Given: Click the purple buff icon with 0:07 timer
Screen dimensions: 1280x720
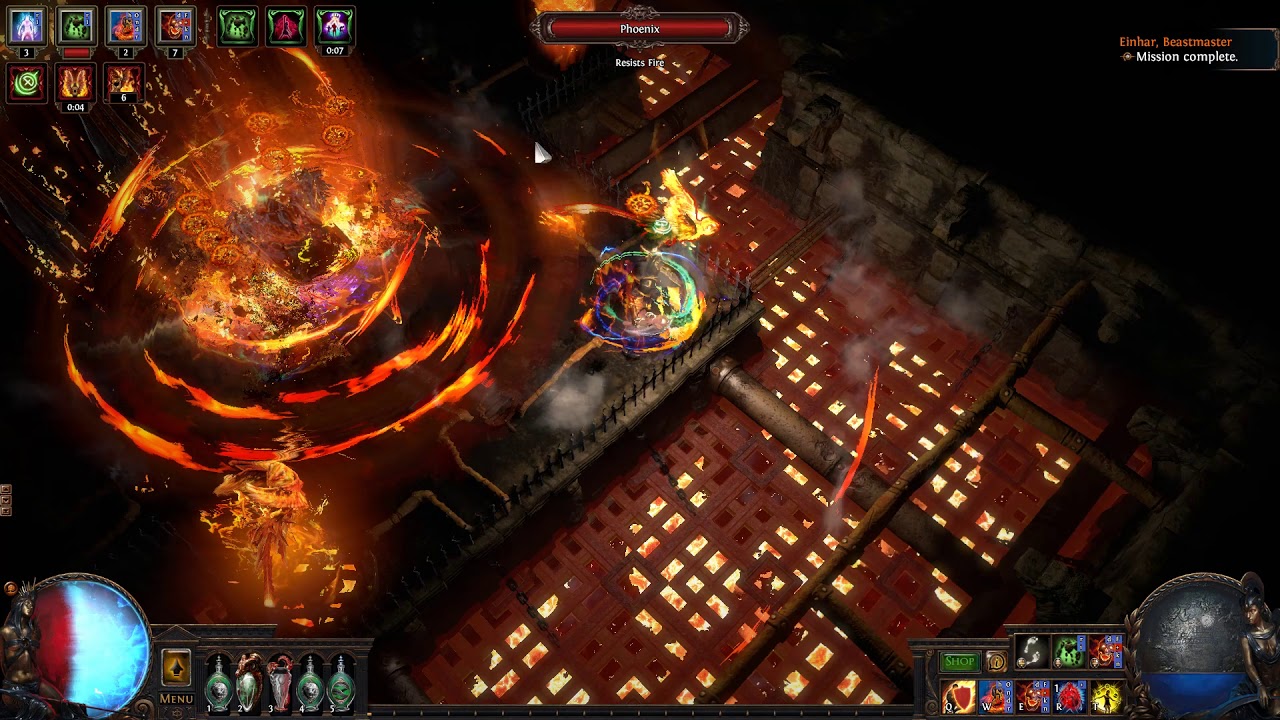Looking at the screenshot, I should tap(334, 25).
